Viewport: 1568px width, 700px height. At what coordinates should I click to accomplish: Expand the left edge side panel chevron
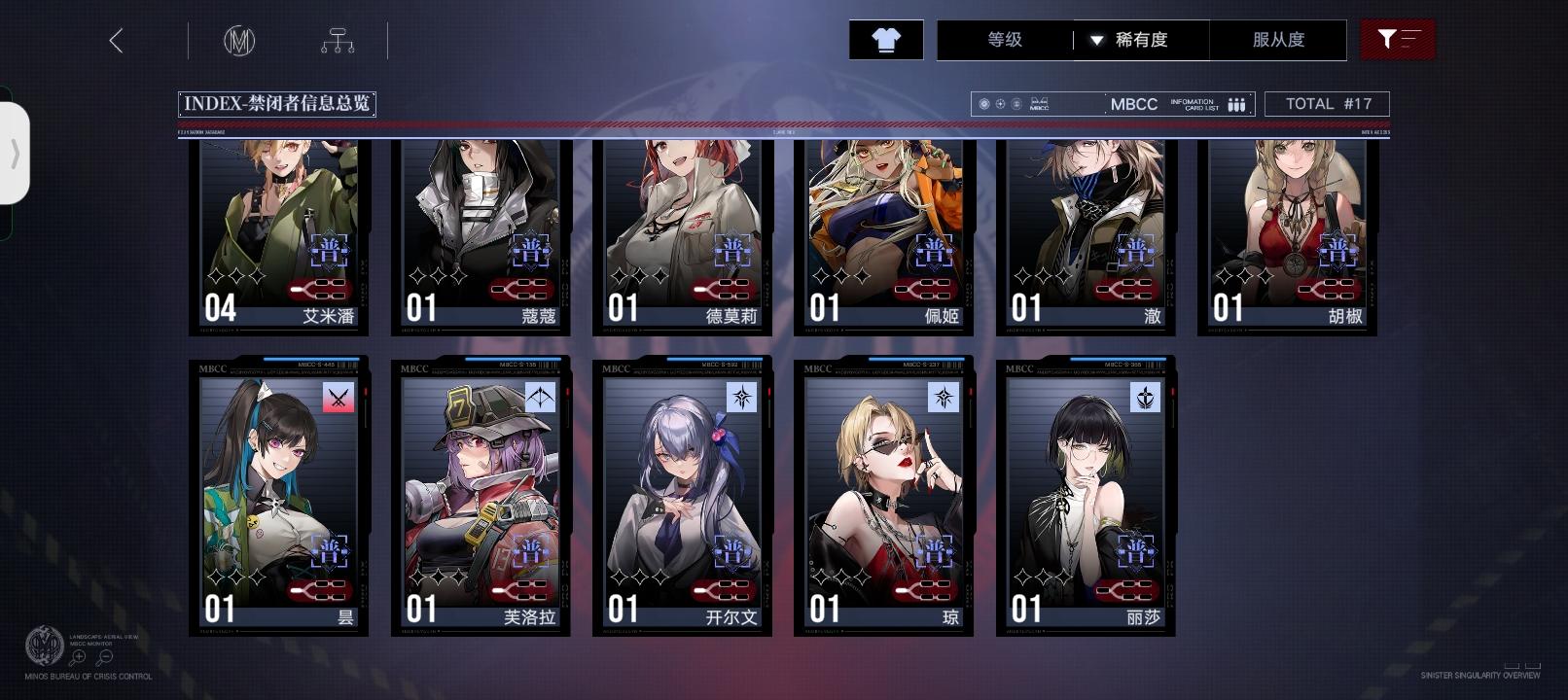point(16,152)
